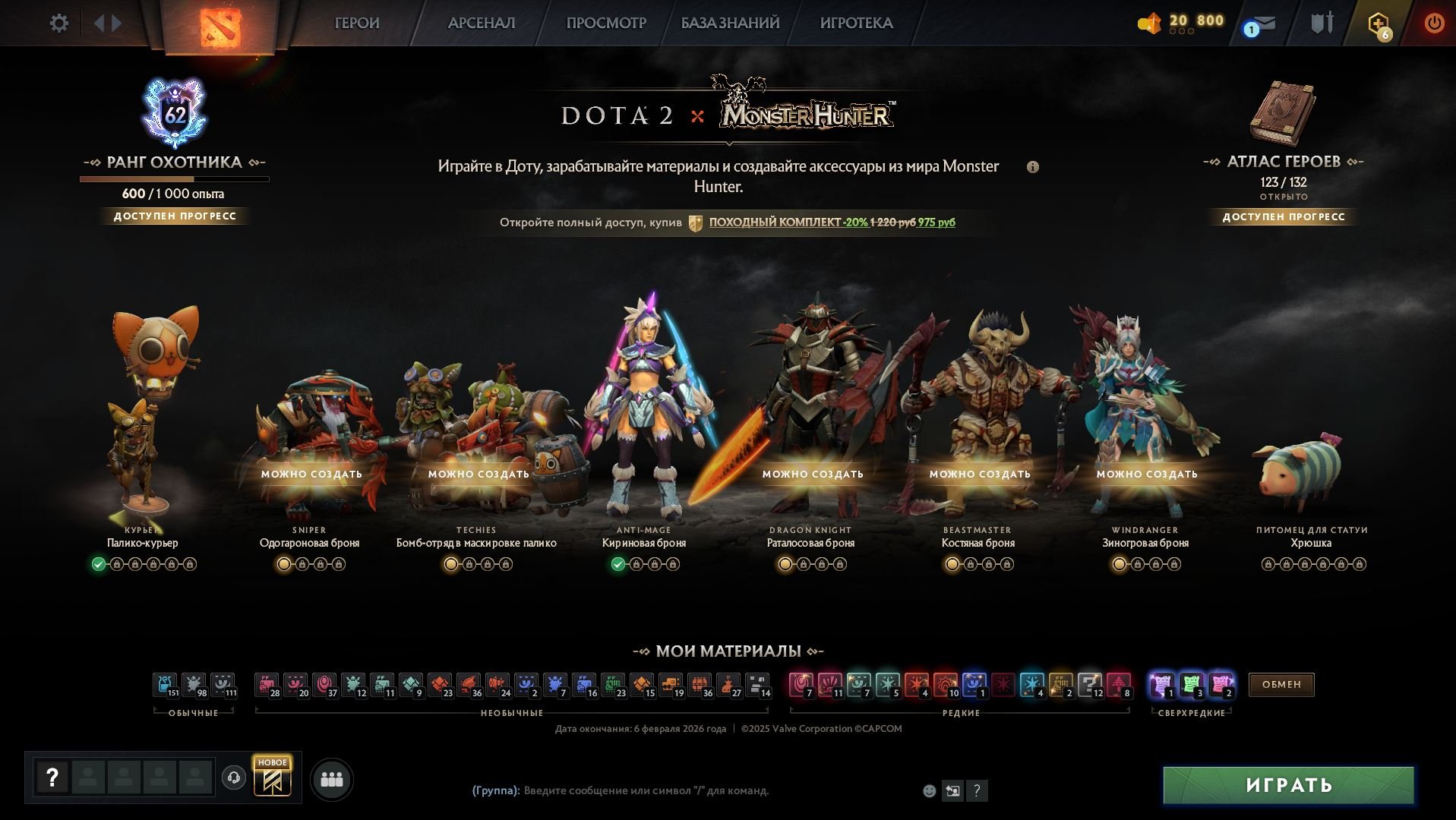Click the Hunter Rank experience progress bar

(x=175, y=179)
